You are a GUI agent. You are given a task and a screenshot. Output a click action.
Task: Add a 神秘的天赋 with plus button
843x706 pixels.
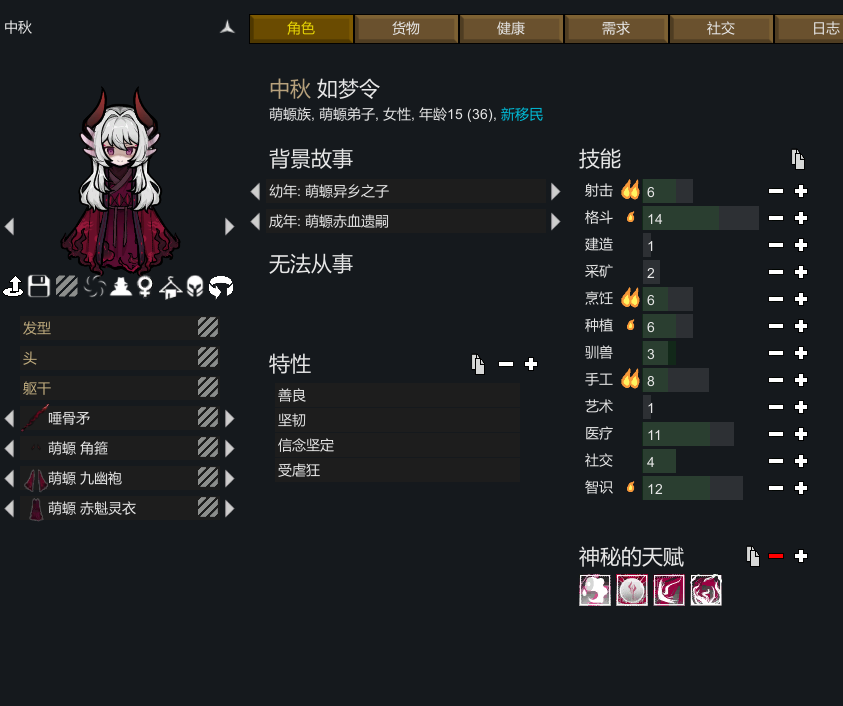800,556
